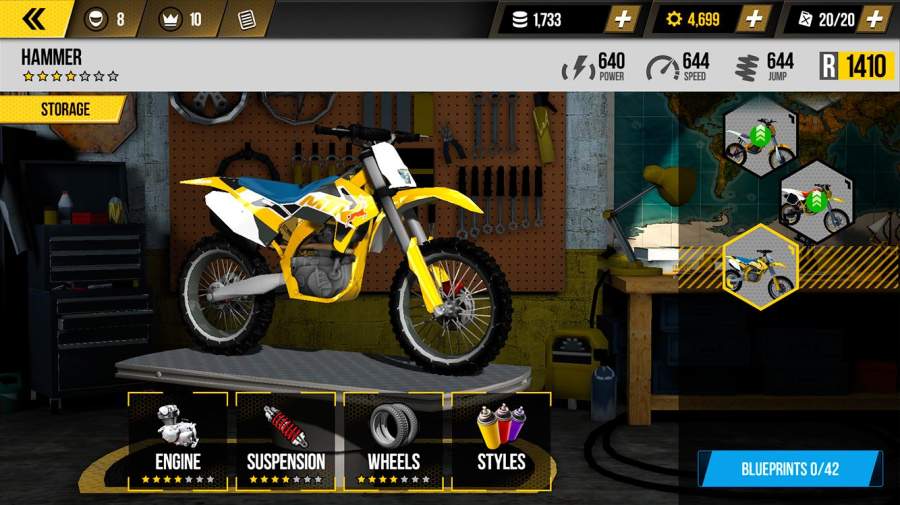Open the notes list icon
Viewport: 900px width, 505px height.
(246, 19)
